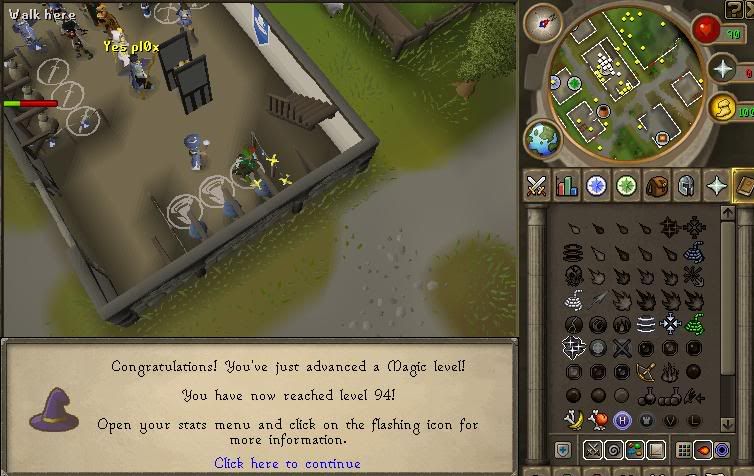Screen dimensions: 754x476
Task: Select the banana spell icon
Action: point(573,420)
